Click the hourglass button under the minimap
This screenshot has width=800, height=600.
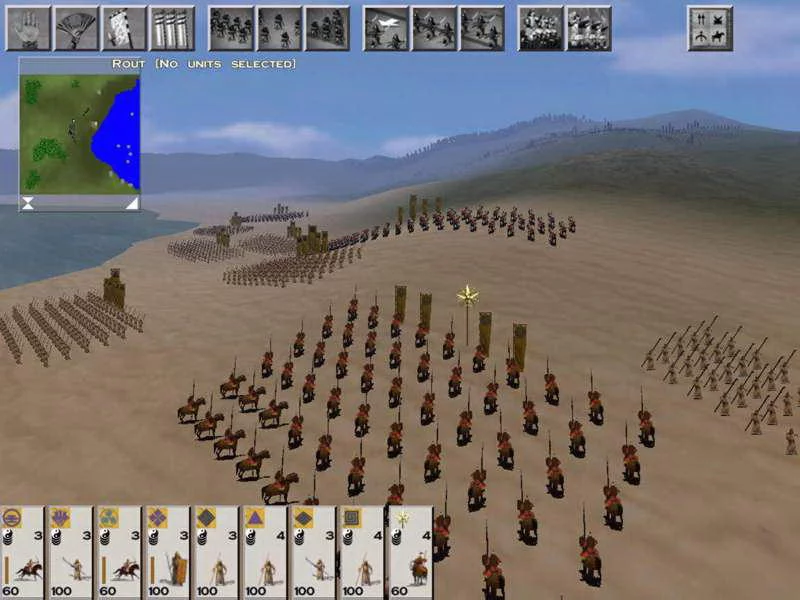click(x=28, y=203)
